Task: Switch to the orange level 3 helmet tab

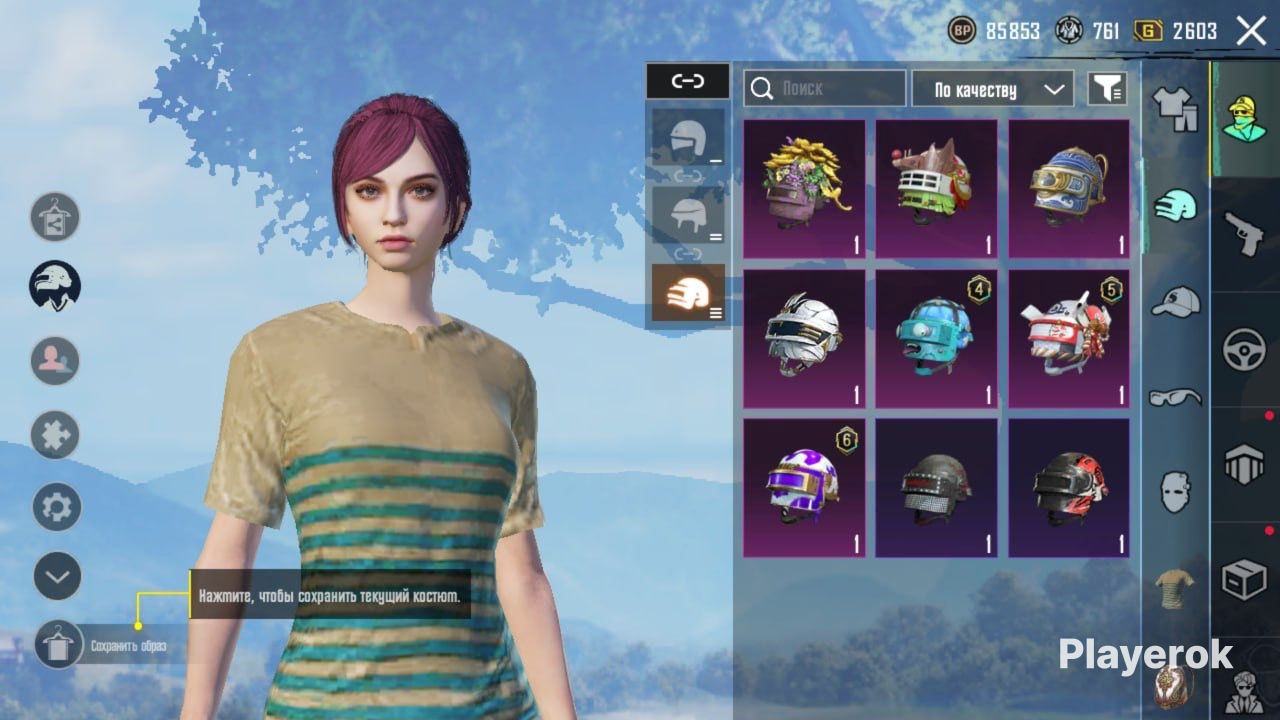Action: pyautogui.click(x=688, y=293)
